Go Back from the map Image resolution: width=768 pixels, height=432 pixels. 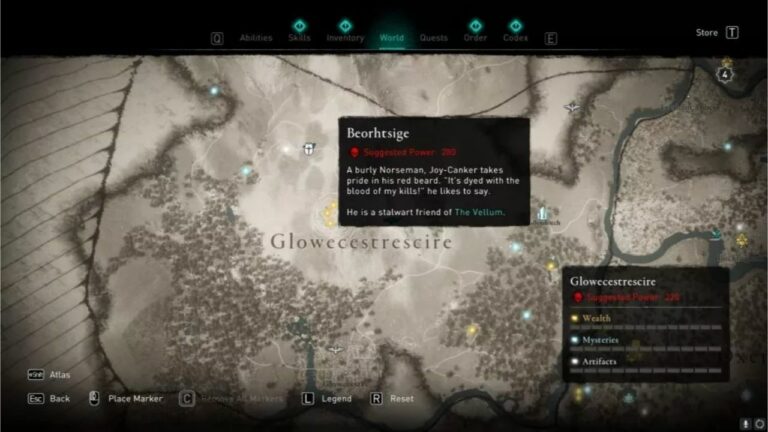[60, 398]
